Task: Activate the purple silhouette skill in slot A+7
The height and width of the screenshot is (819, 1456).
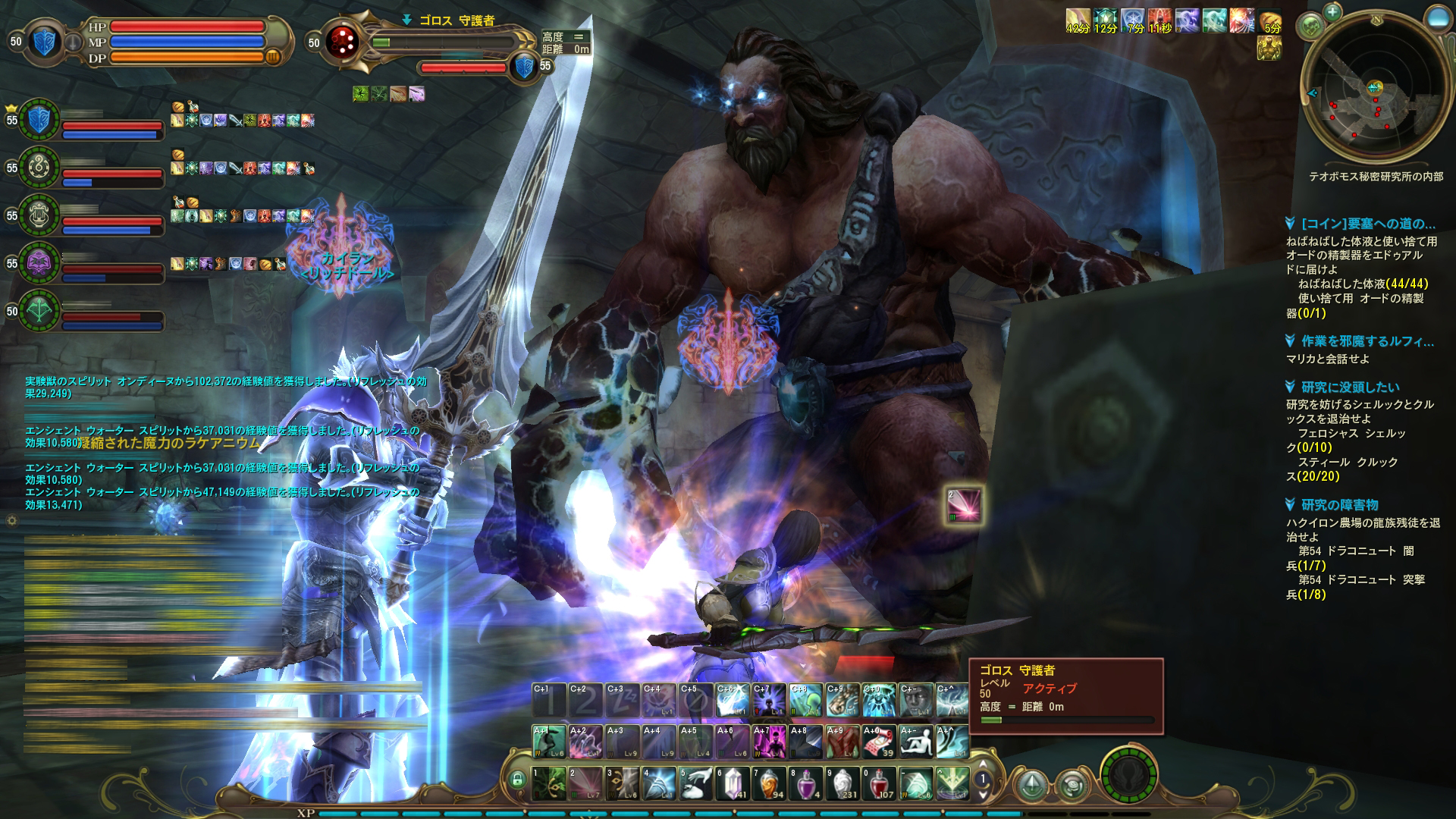Action: pyautogui.click(x=769, y=742)
